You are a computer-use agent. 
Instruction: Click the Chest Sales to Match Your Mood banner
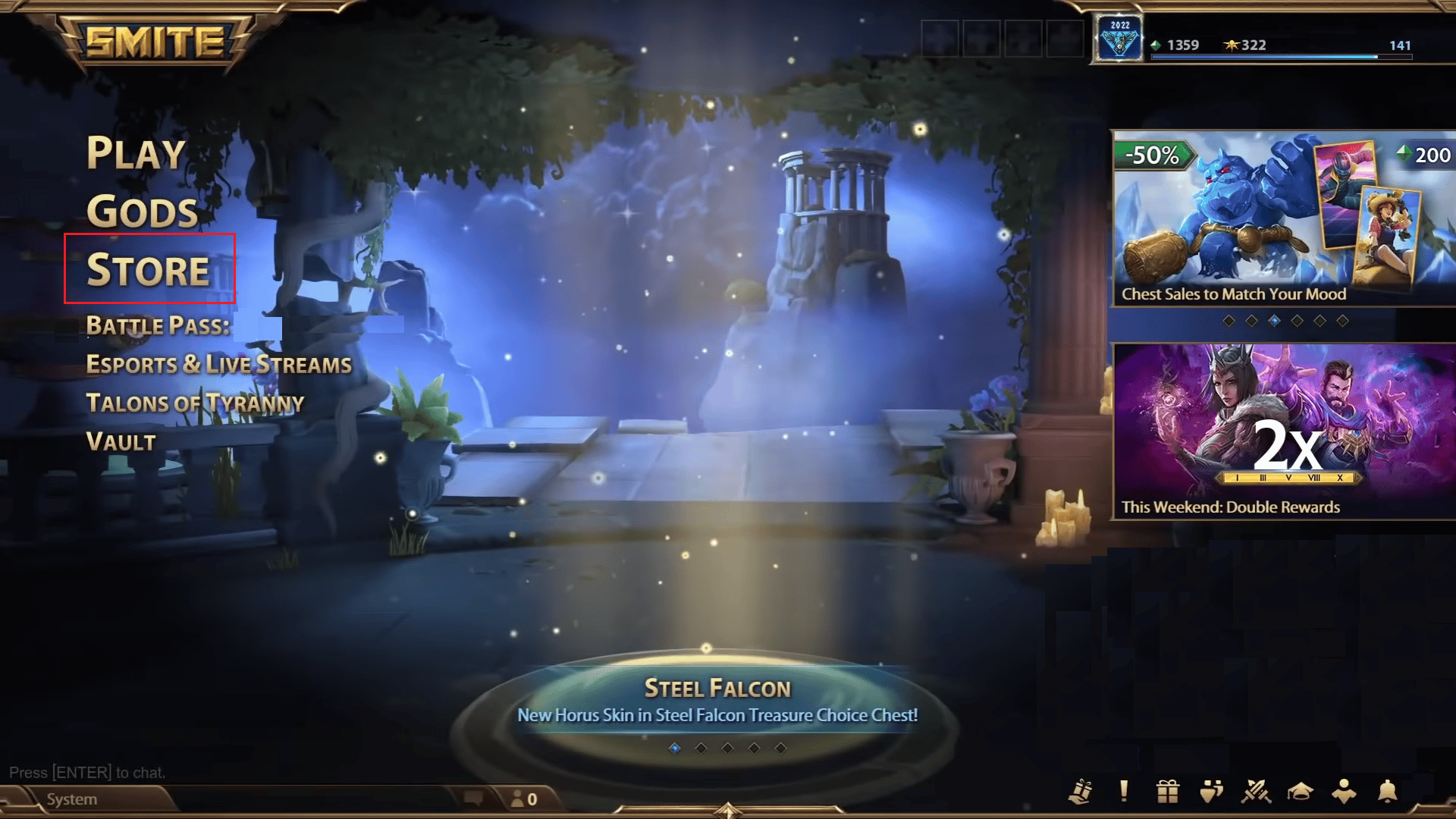coord(1280,216)
